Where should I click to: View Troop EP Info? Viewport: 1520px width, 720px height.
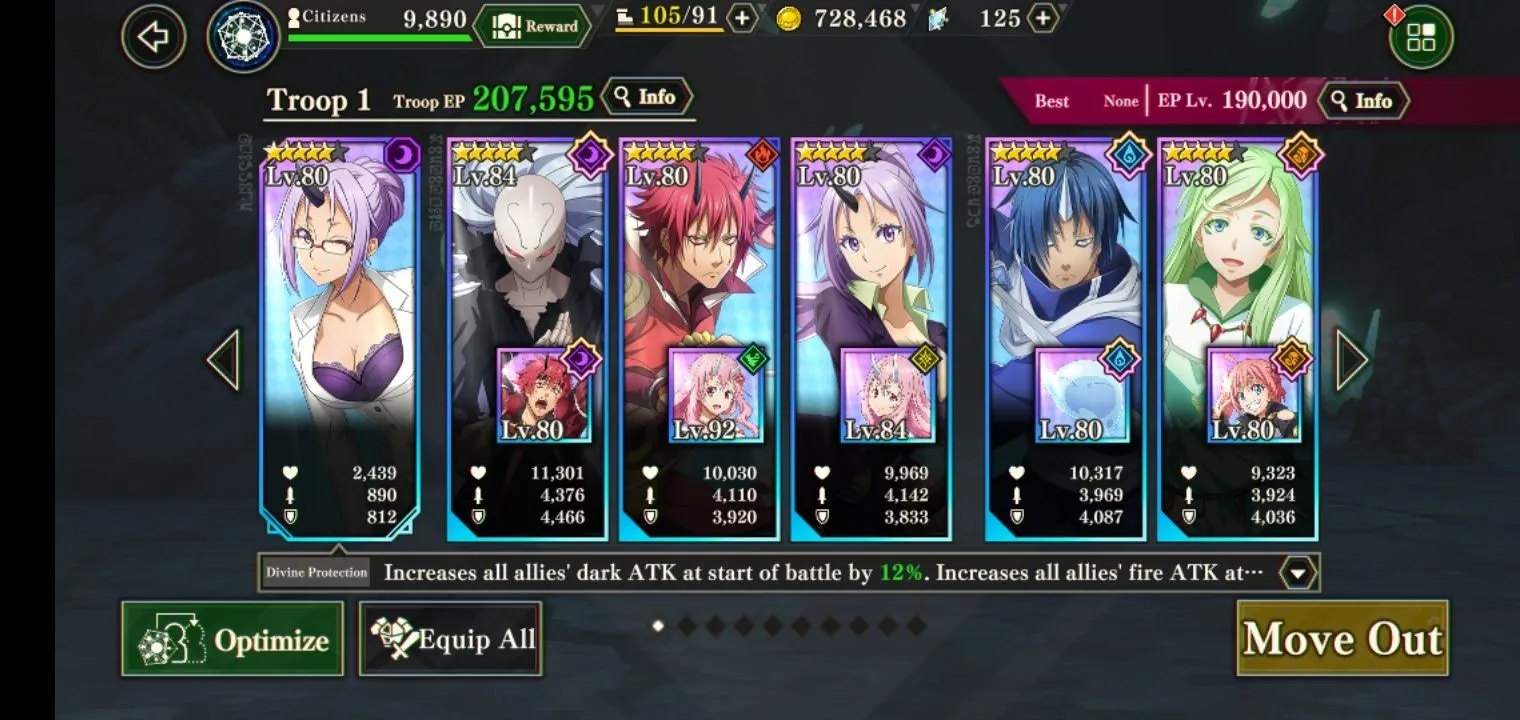pos(647,97)
